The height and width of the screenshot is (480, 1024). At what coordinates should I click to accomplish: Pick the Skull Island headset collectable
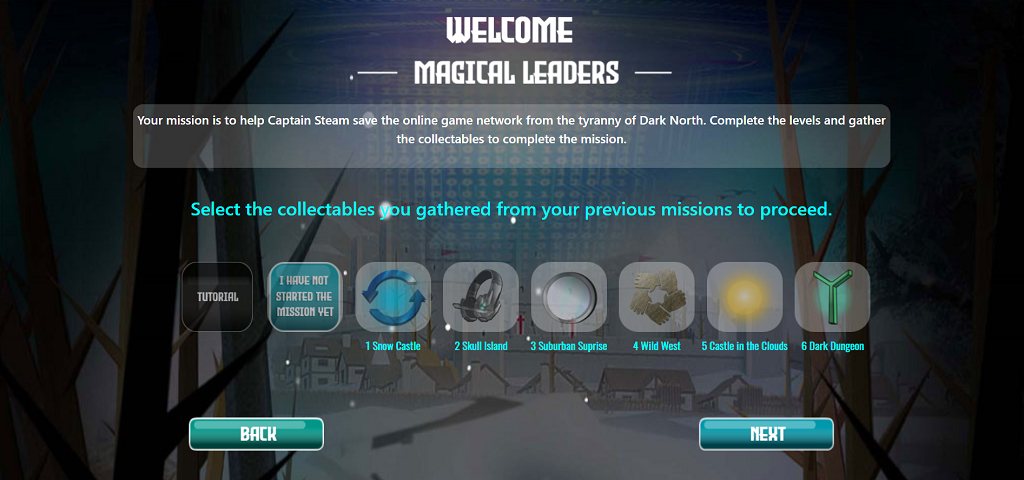coord(481,297)
